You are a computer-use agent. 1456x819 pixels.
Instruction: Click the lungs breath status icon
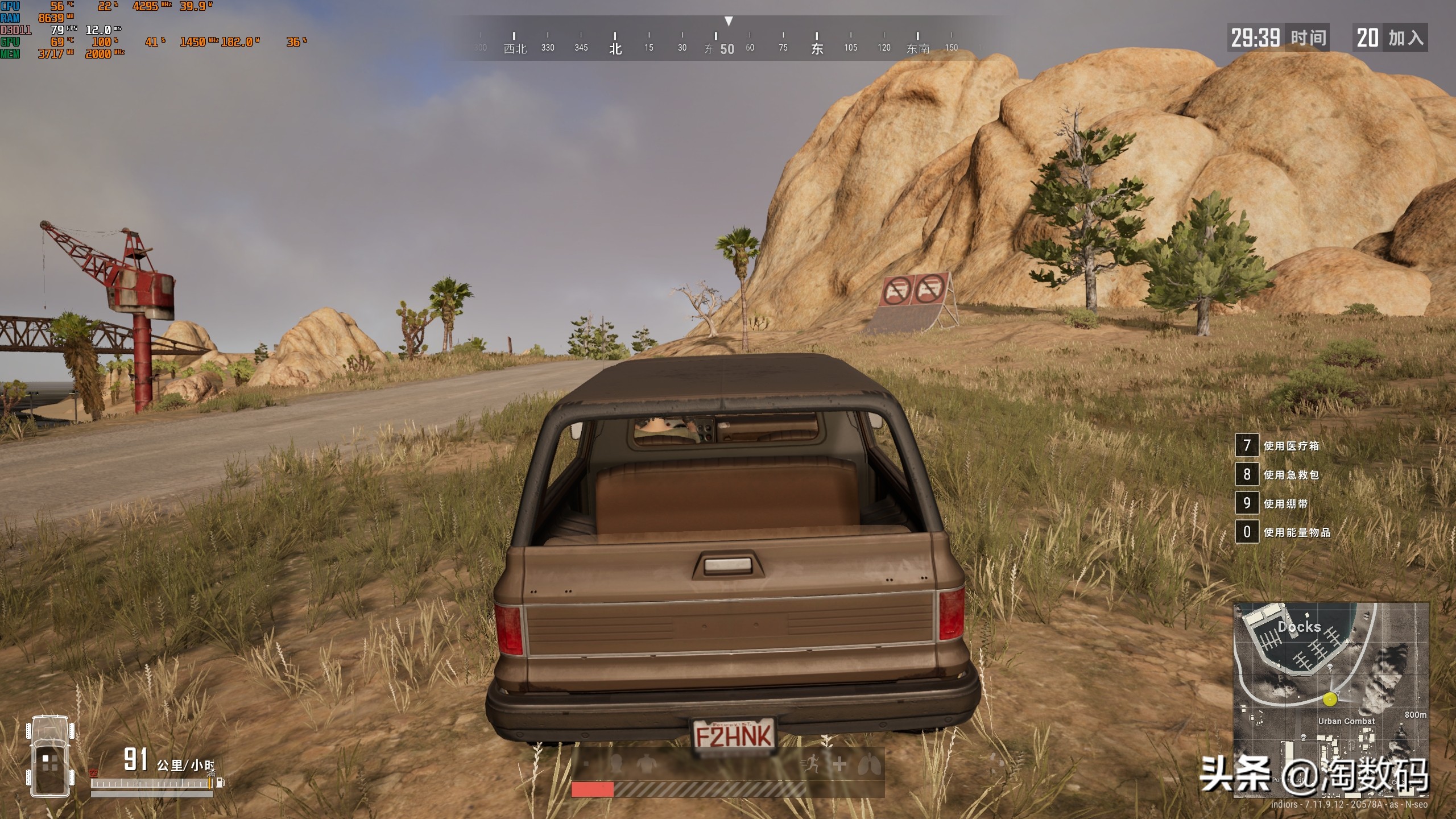click(x=870, y=764)
